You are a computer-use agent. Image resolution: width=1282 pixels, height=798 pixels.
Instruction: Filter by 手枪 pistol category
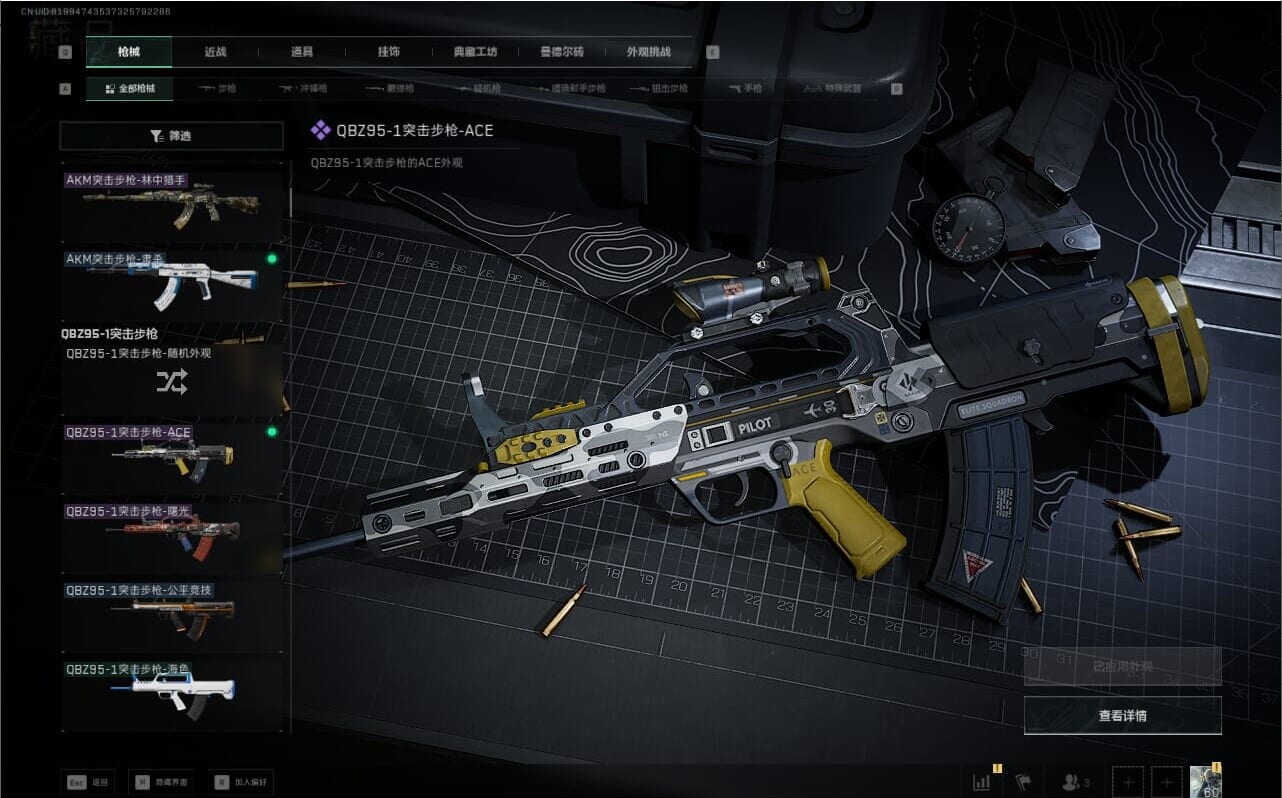pos(746,89)
